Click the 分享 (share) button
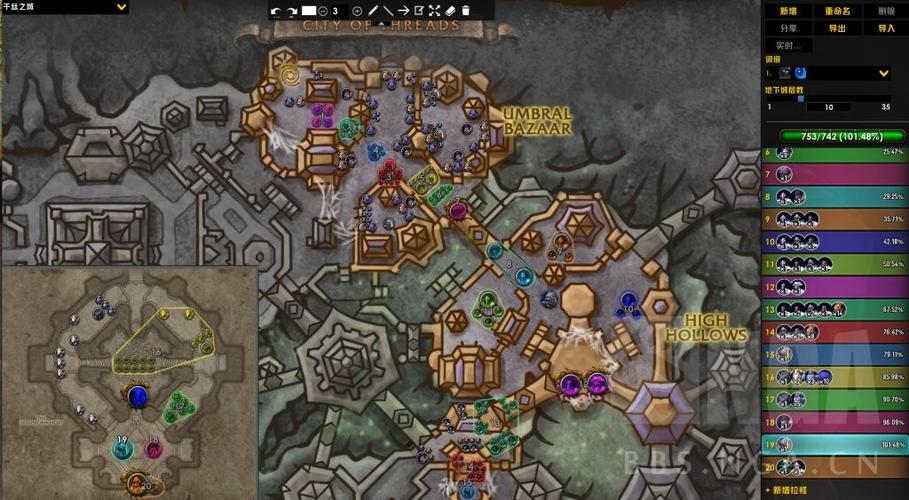The height and width of the screenshot is (500, 909). pos(788,28)
